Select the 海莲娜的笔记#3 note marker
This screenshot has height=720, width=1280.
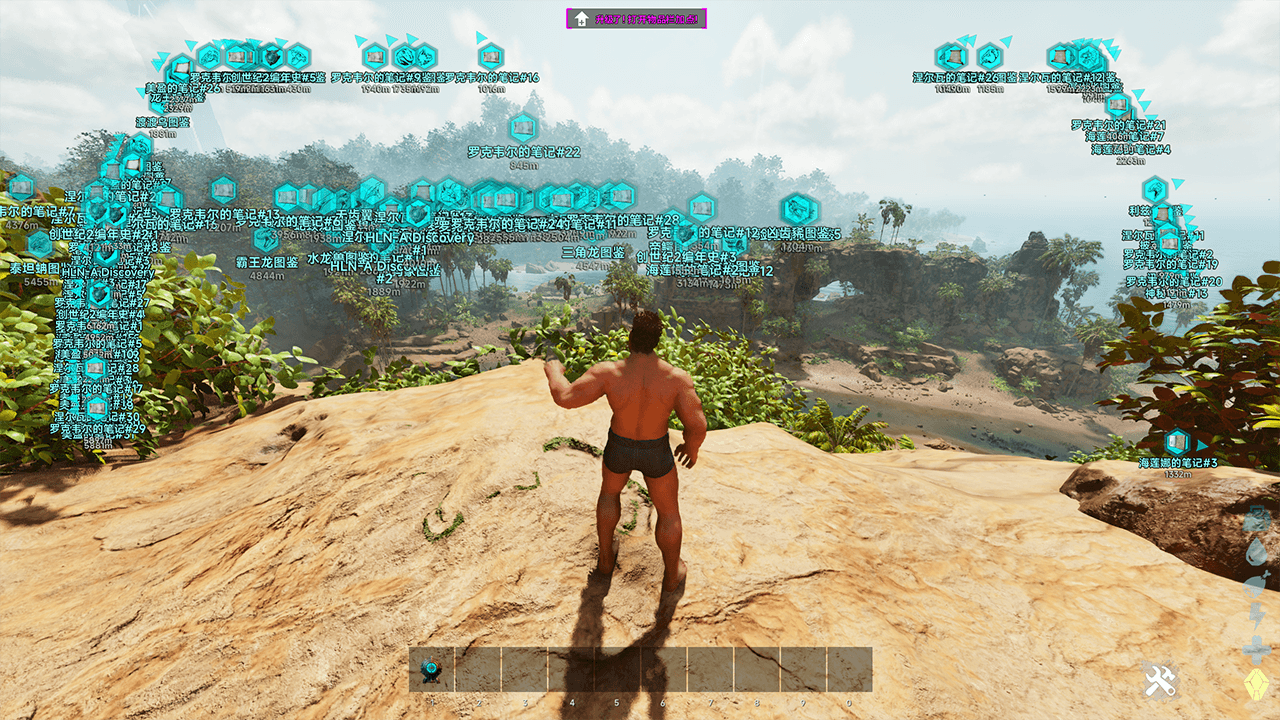tap(1177, 443)
